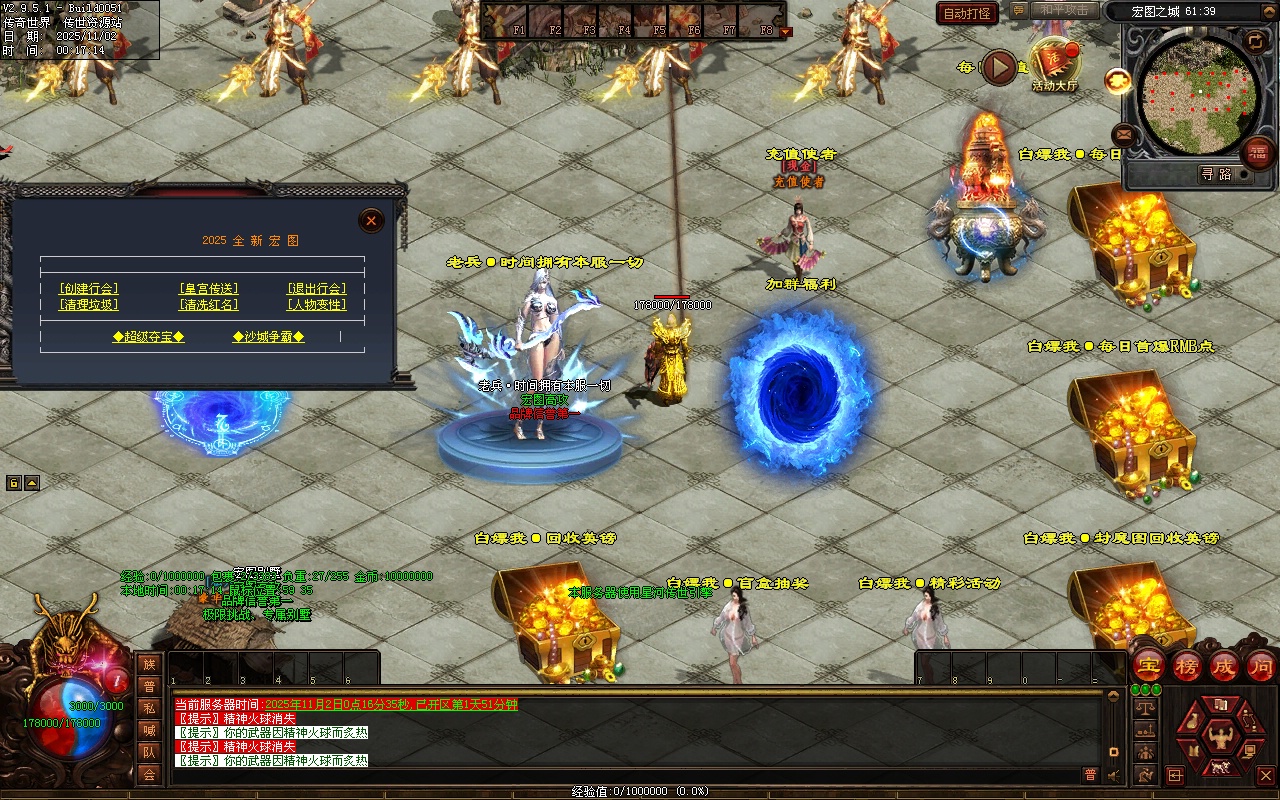
Task: Click the 退出行会 link
Action: [316, 289]
